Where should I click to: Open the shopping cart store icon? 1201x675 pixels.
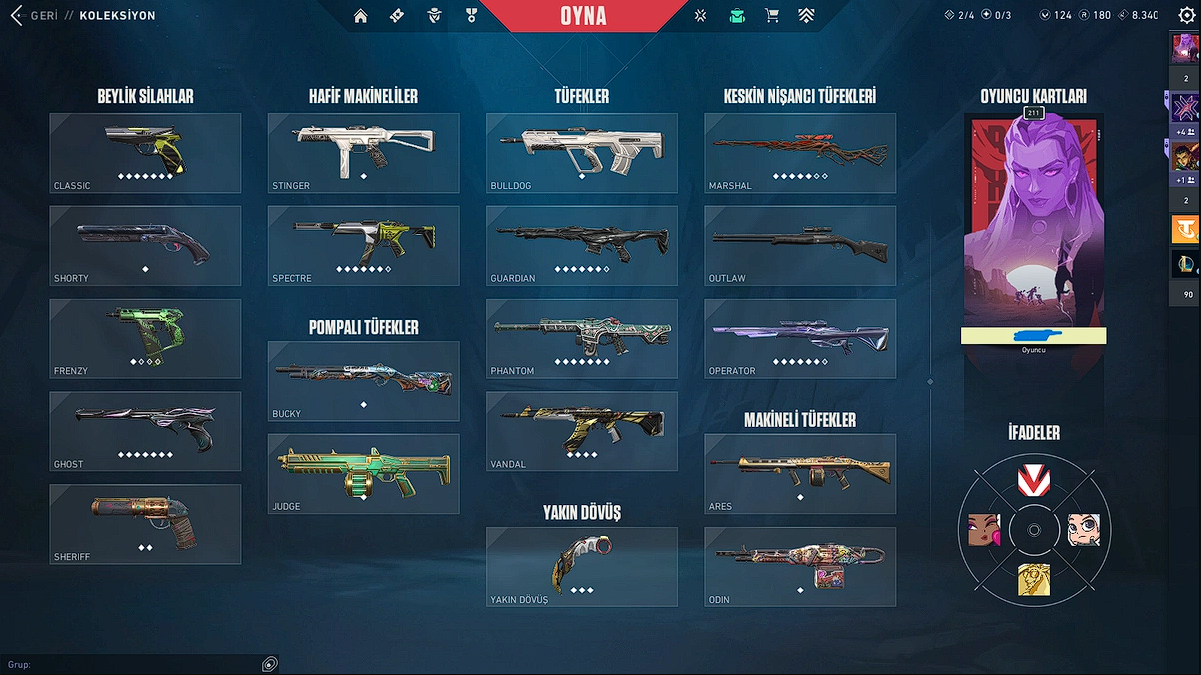coord(772,16)
